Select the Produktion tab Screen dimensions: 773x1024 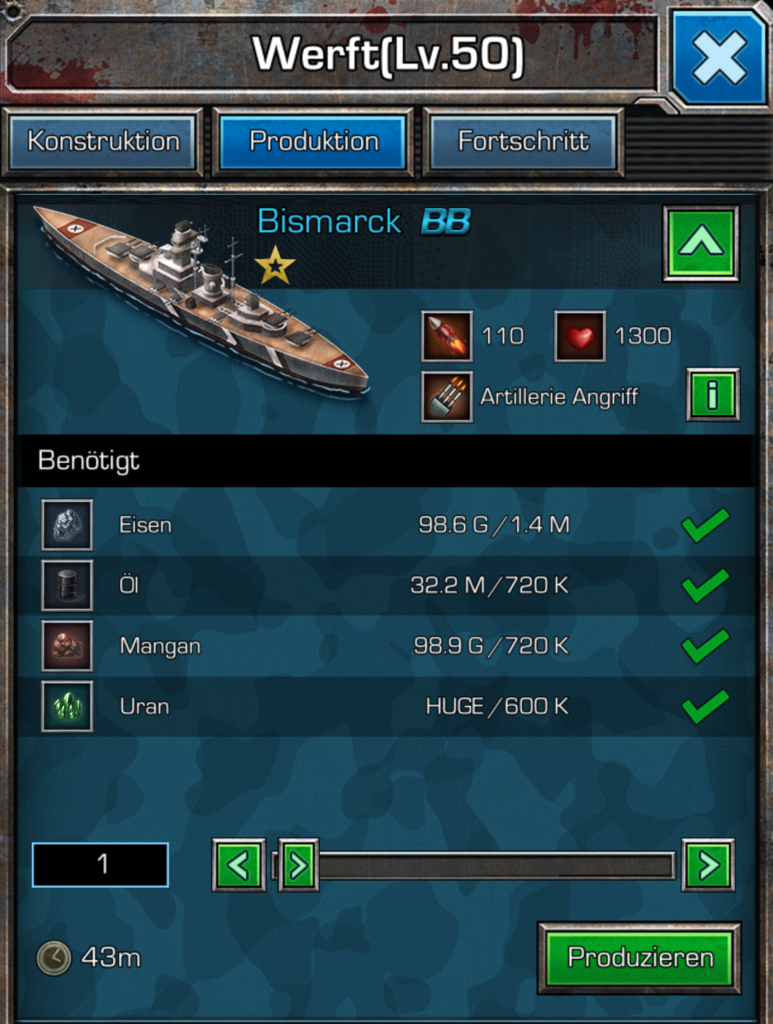pyautogui.click(x=314, y=142)
